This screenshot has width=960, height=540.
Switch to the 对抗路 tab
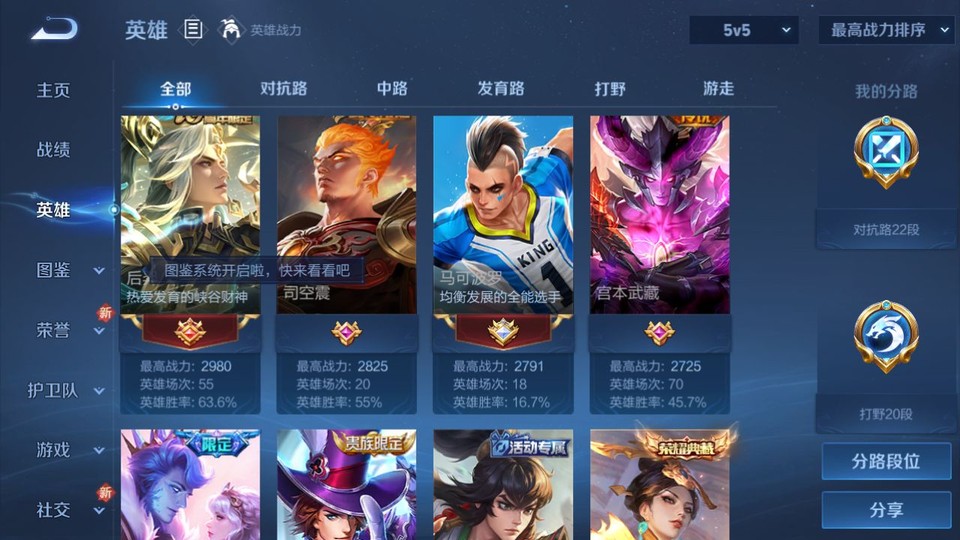[283, 89]
